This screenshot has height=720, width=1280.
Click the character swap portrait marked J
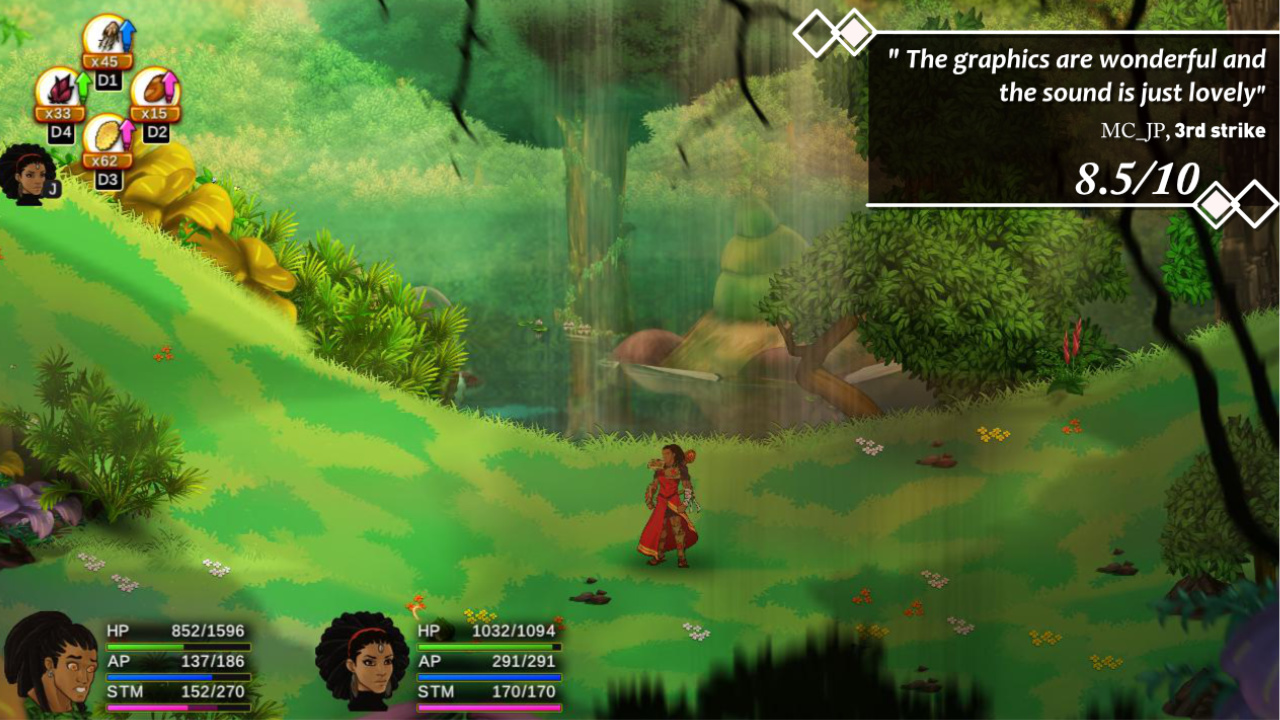(x=29, y=174)
